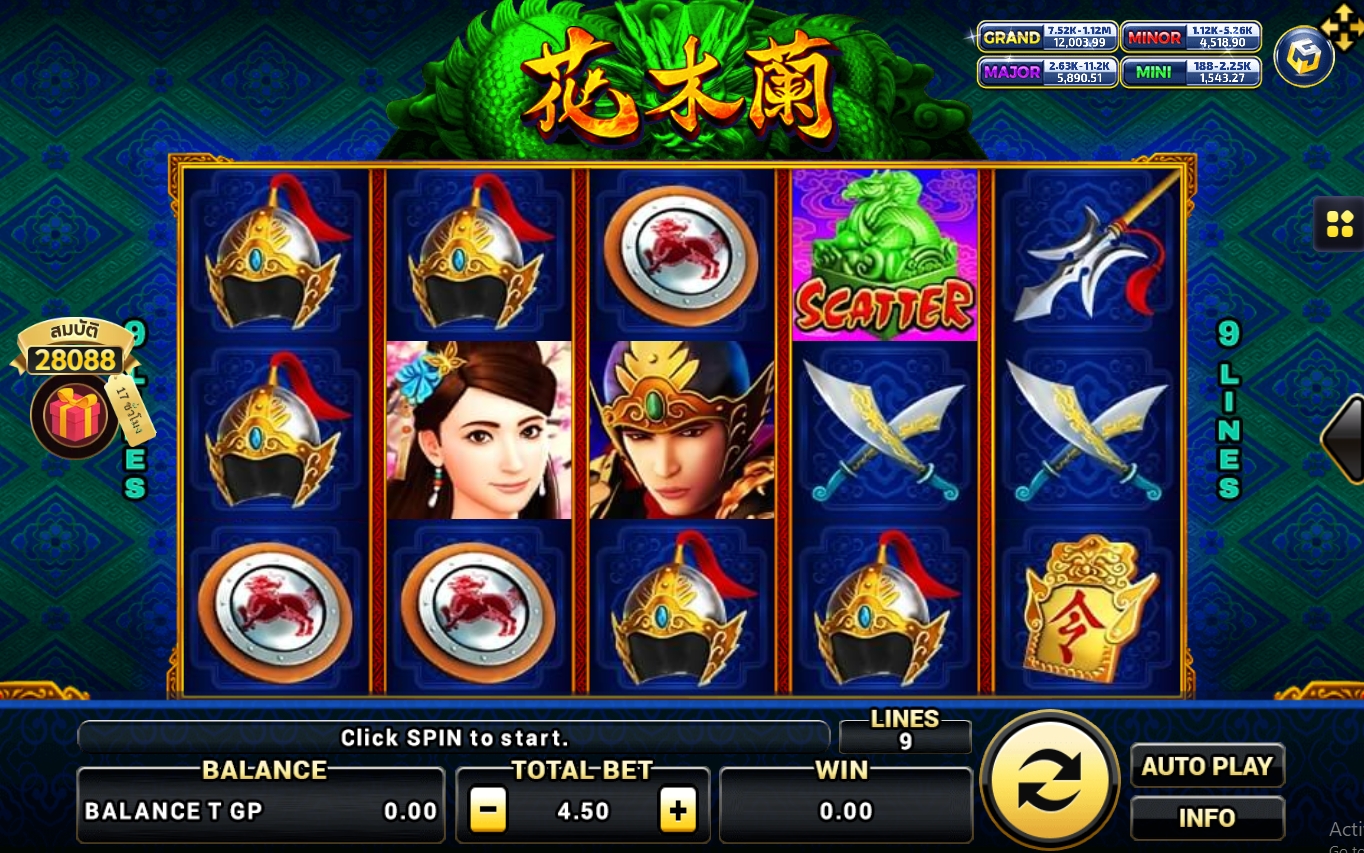The width and height of the screenshot is (1364, 853).
Task: Show the Major jackpot details
Action: [1047, 72]
